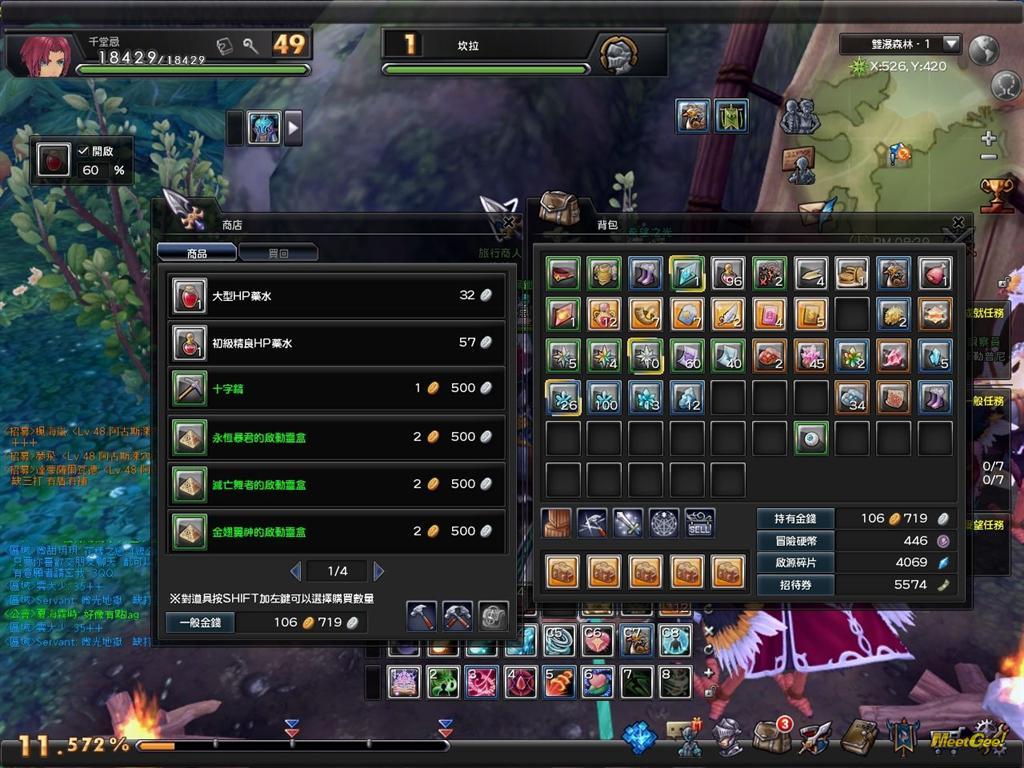Image resolution: width=1024 pixels, height=768 pixels.
Task: Select the 初級精良HP藥水 shop item
Action: 336,343
